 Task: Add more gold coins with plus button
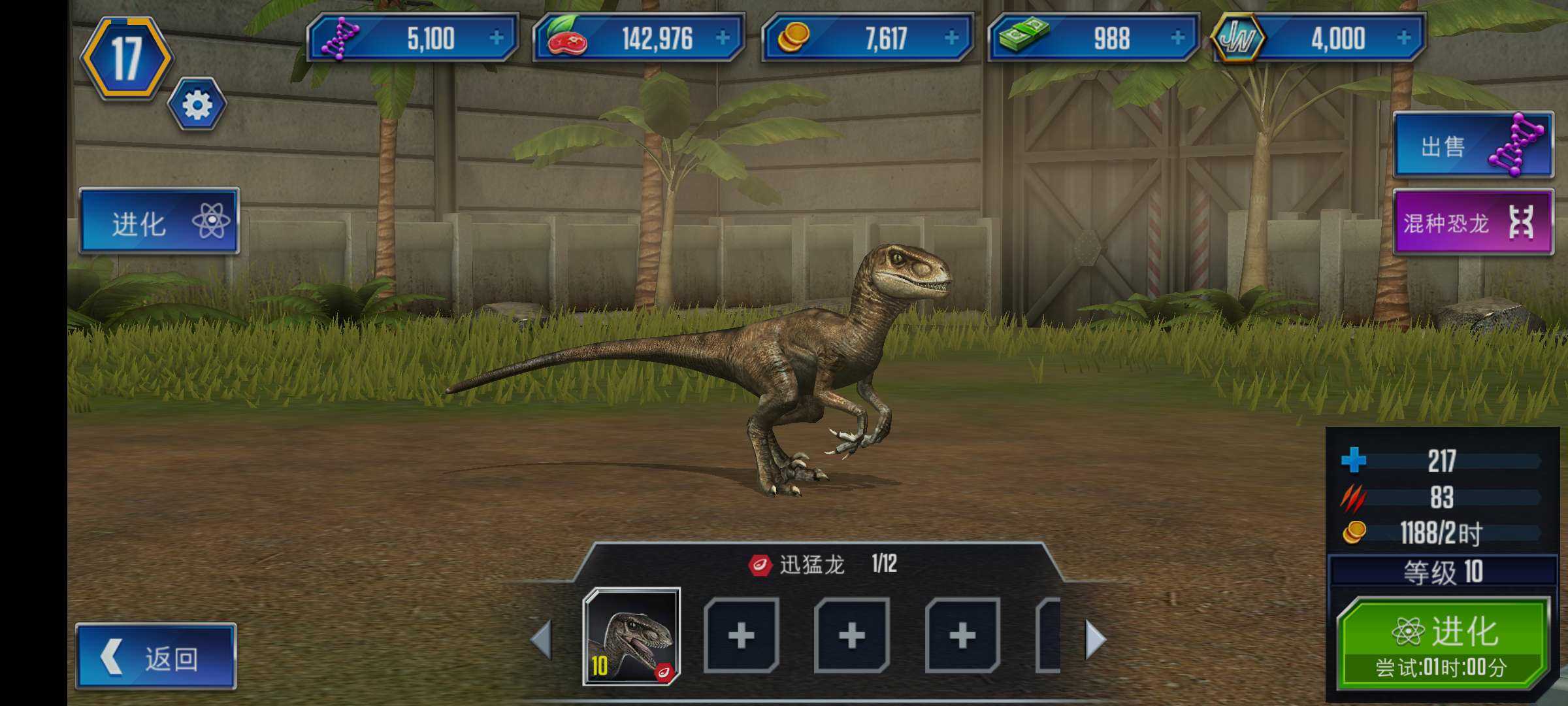[951, 38]
